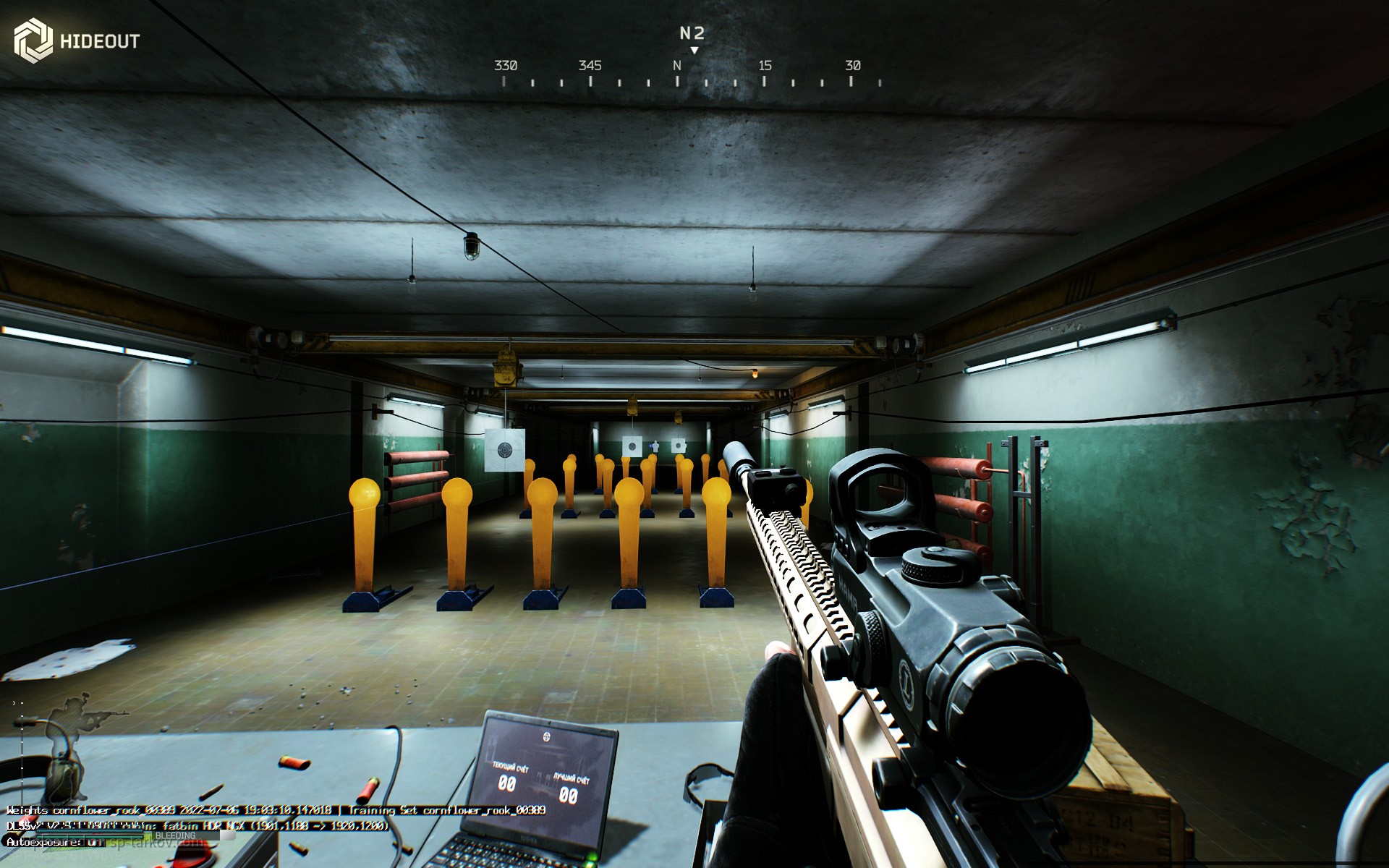This screenshot has width=1389, height=868.
Task: Click the HIDEOUT logo icon
Action: coord(33,41)
